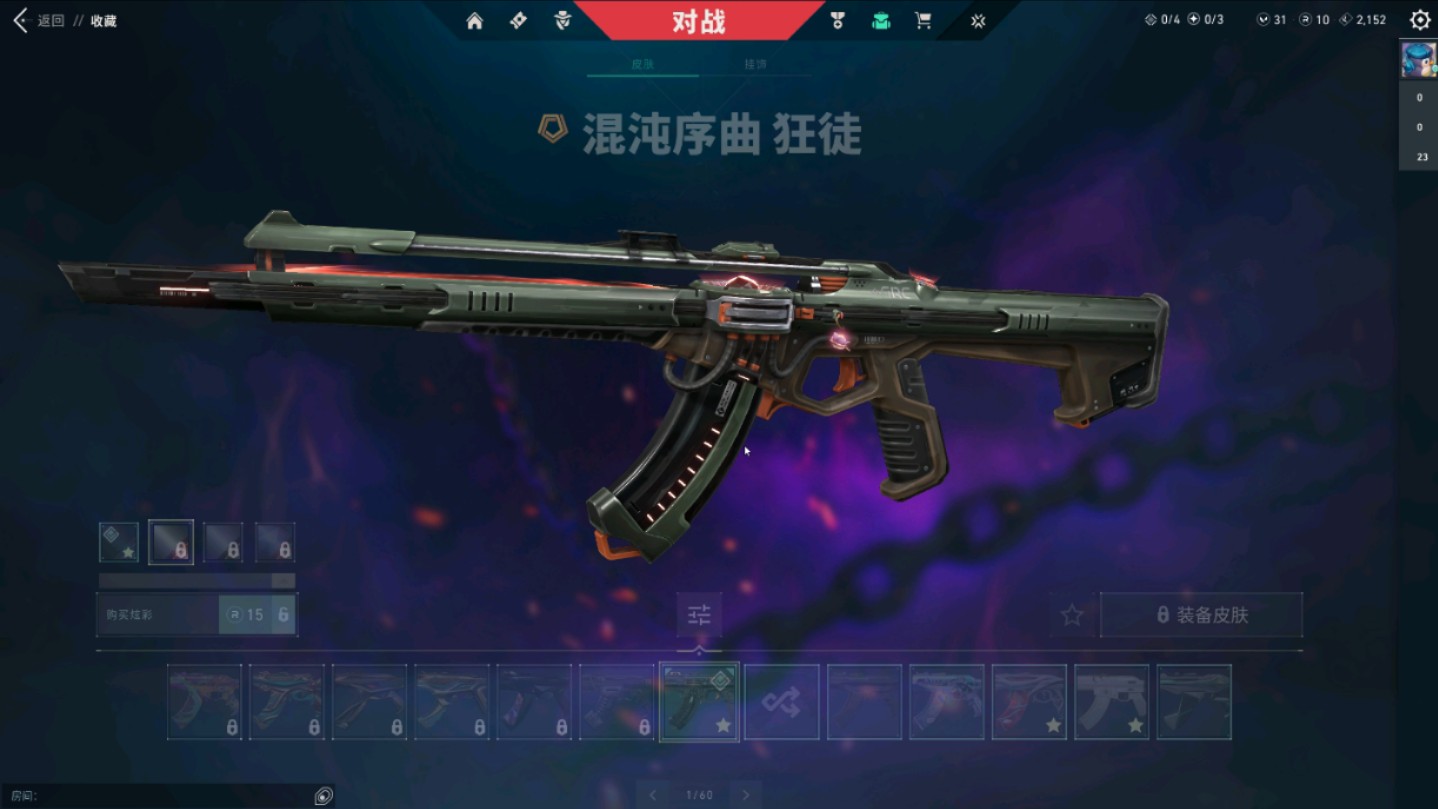Open the Home screen icon
The image size is (1438, 809).
pyautogui.click(x=474, y=19)
